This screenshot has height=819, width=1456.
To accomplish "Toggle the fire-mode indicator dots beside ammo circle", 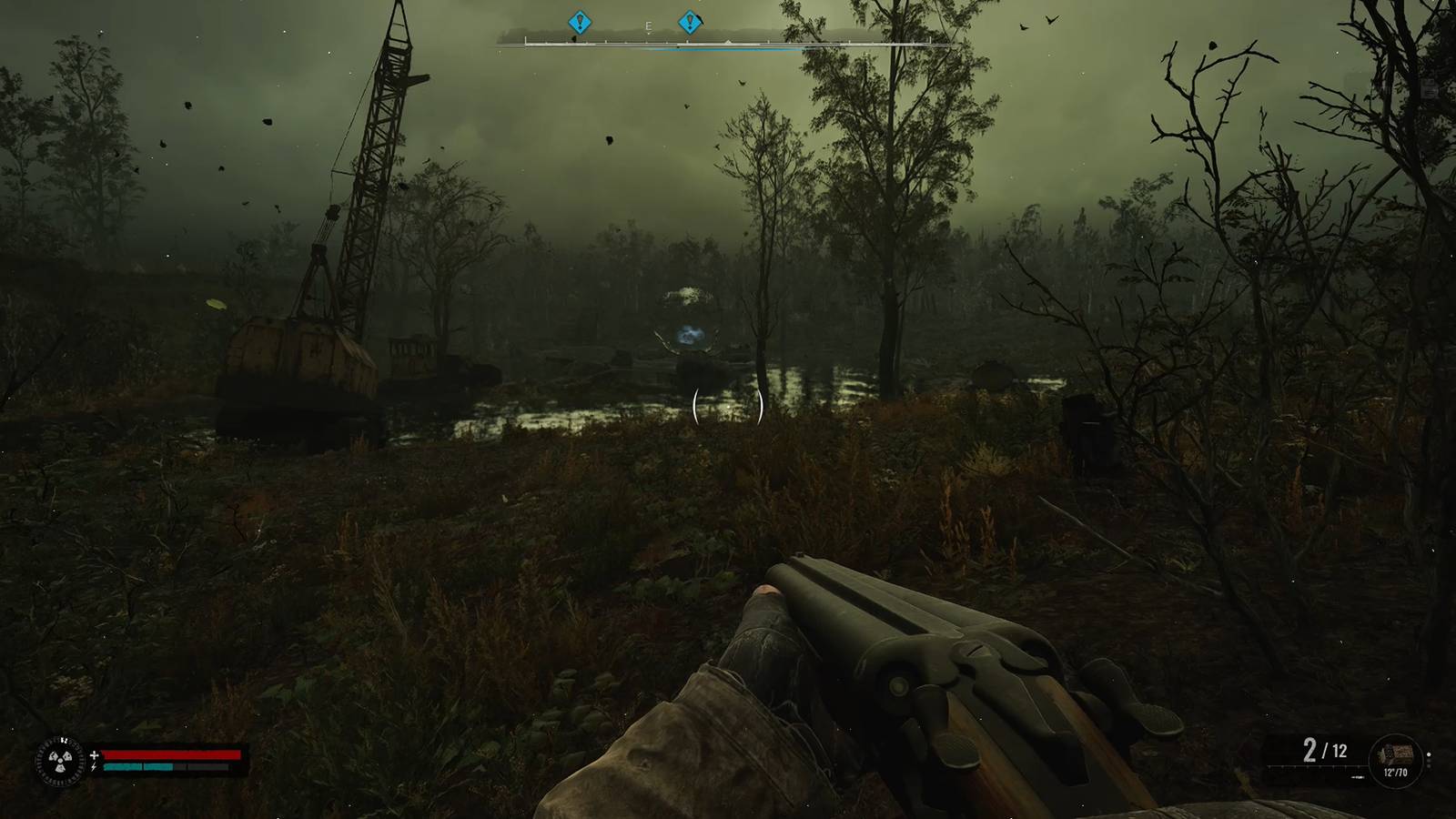I will point(1429,757).
